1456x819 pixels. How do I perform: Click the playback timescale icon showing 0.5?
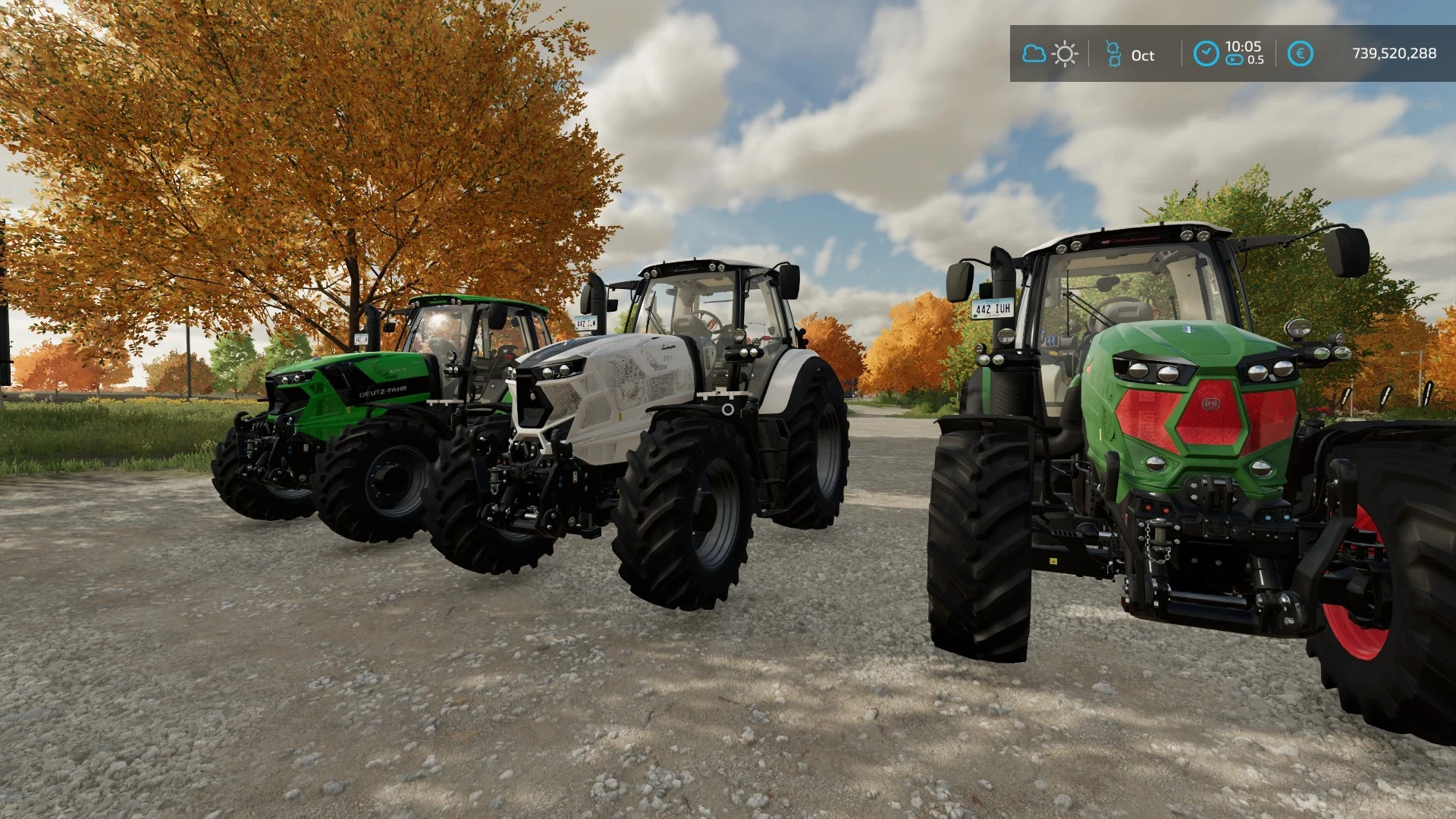[x=1234, y=59]
